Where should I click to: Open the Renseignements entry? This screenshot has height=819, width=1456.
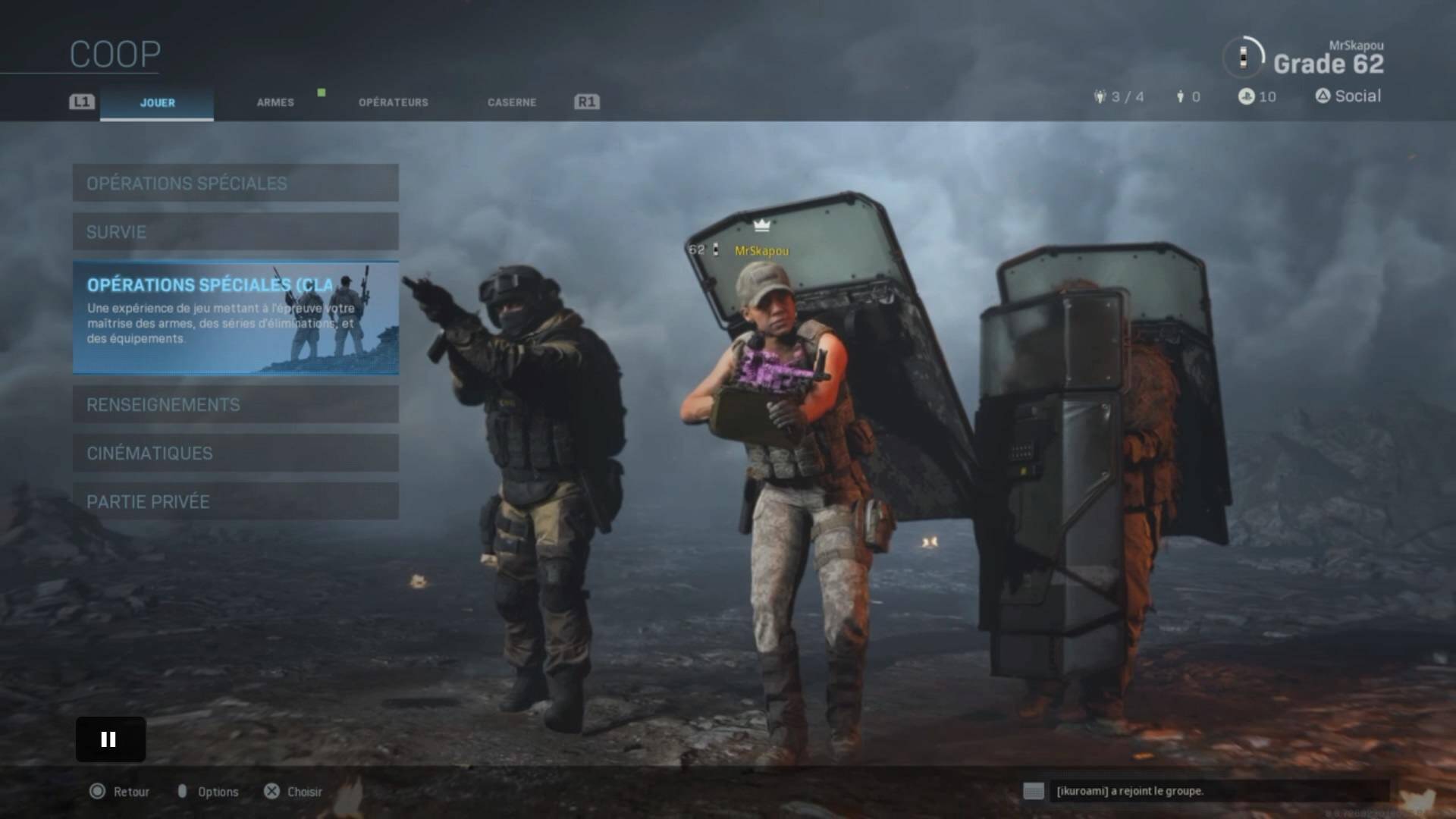pyautogui.click(x=235, y=404)
